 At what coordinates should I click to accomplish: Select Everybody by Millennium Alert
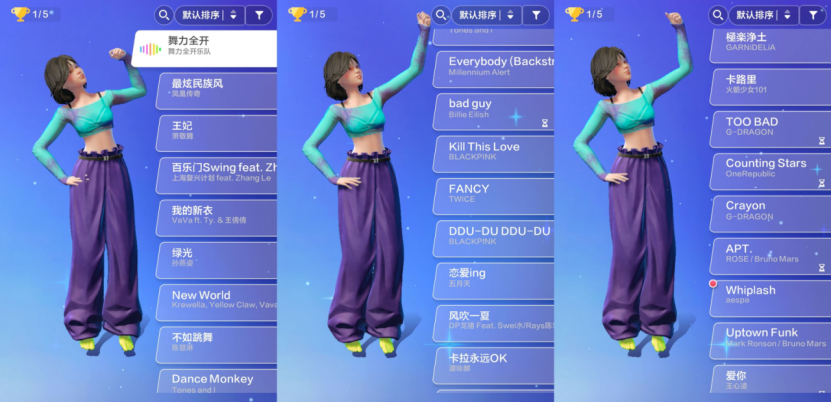point(494,67)
